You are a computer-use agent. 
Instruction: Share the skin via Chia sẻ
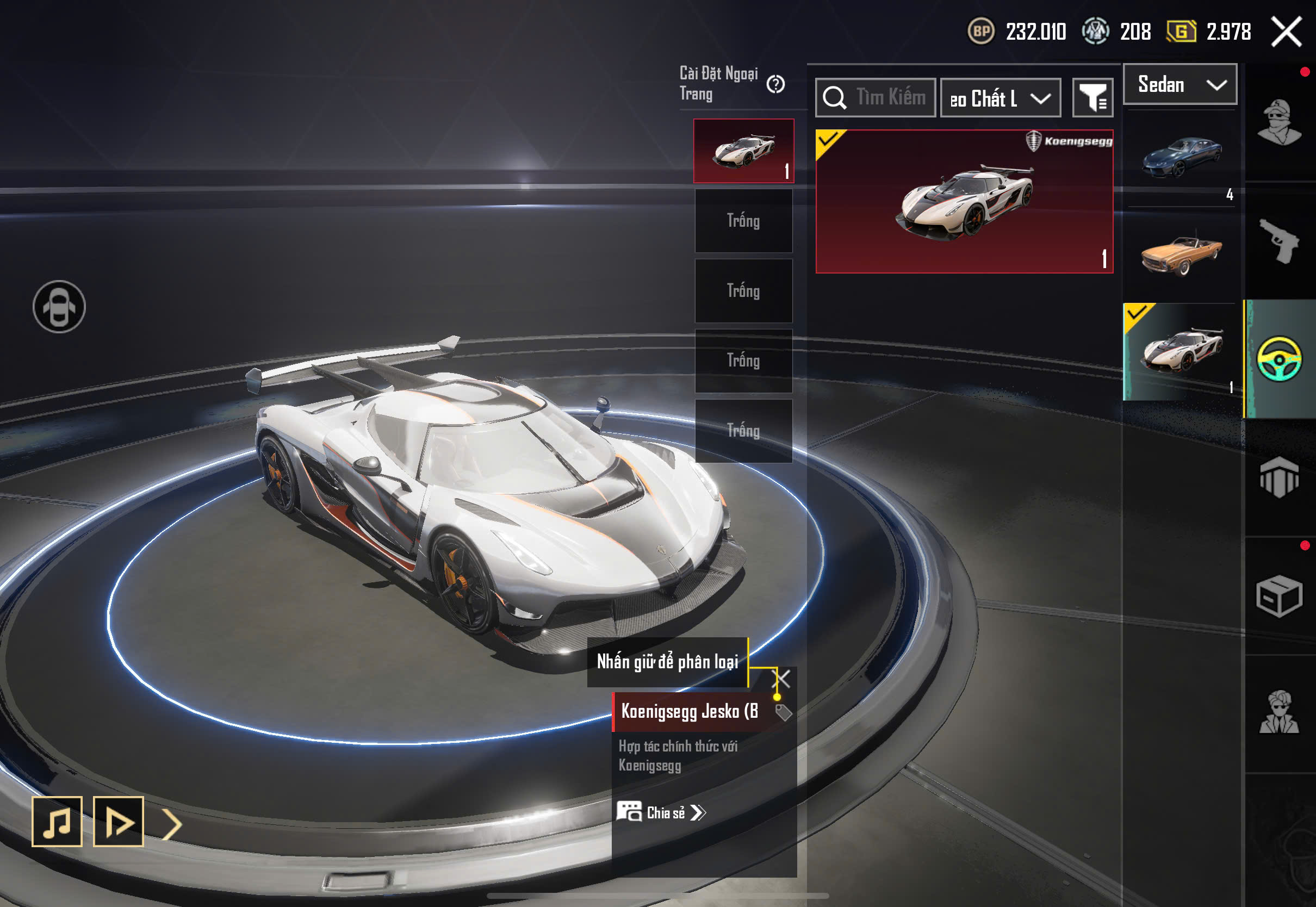661,813
